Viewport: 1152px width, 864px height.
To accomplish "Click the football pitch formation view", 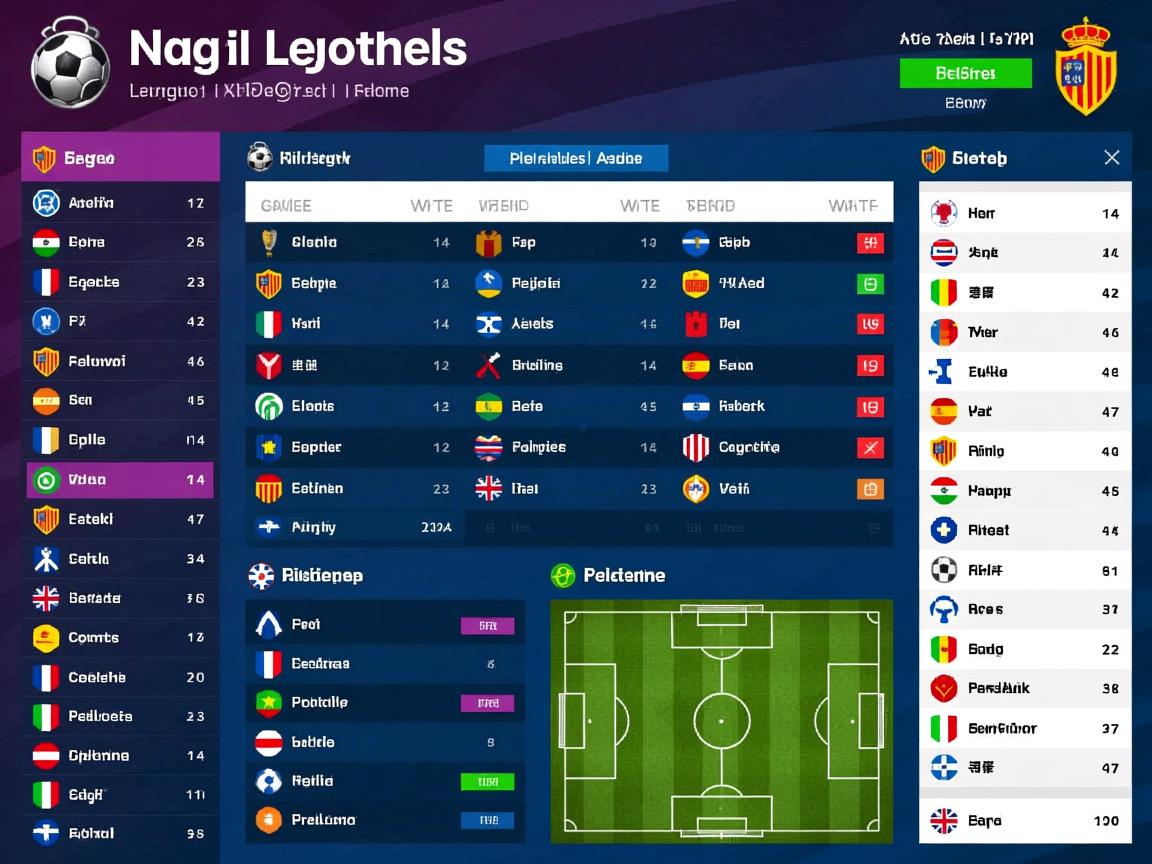I will pos(721,720).
